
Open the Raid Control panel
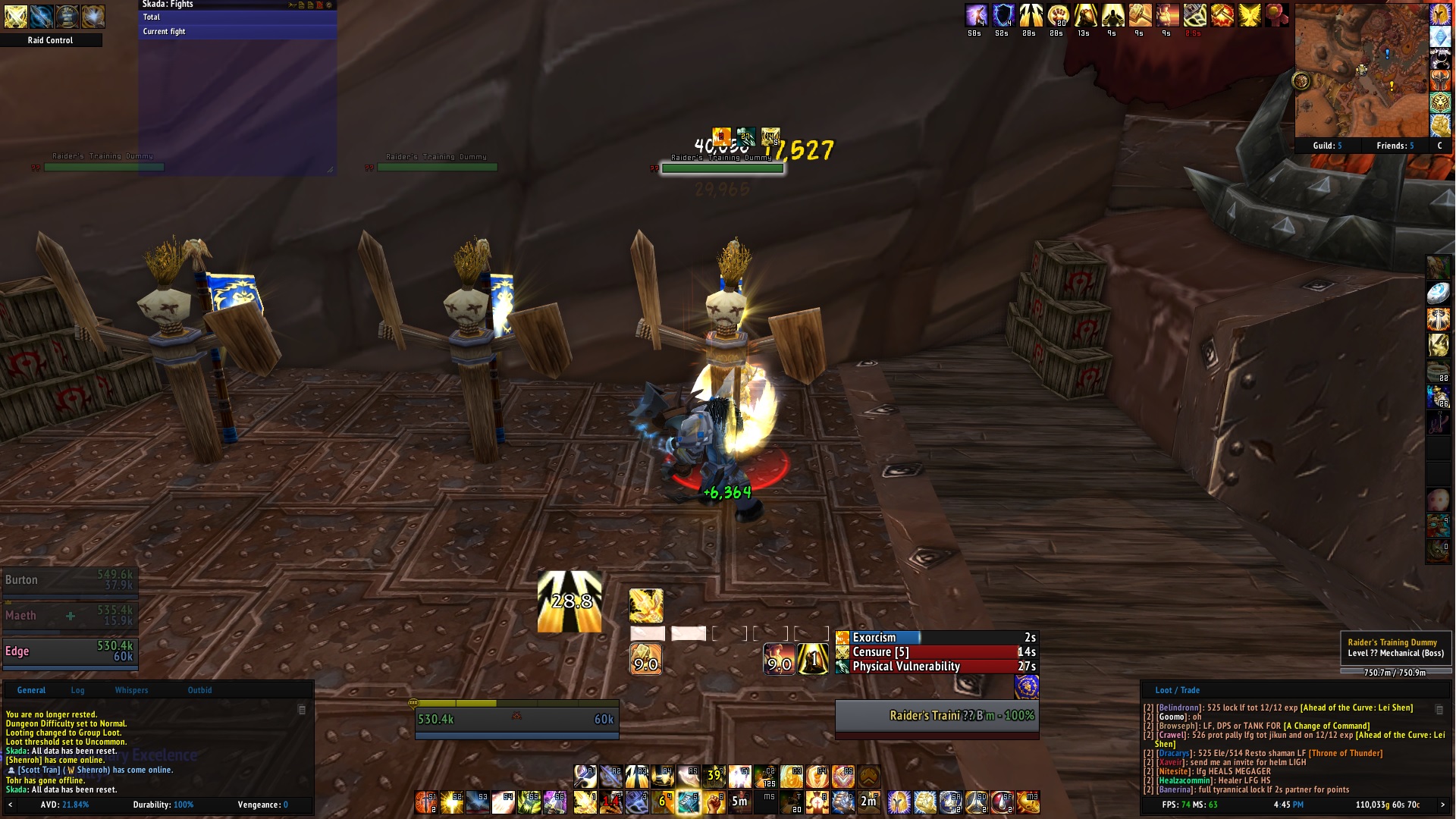50,40
